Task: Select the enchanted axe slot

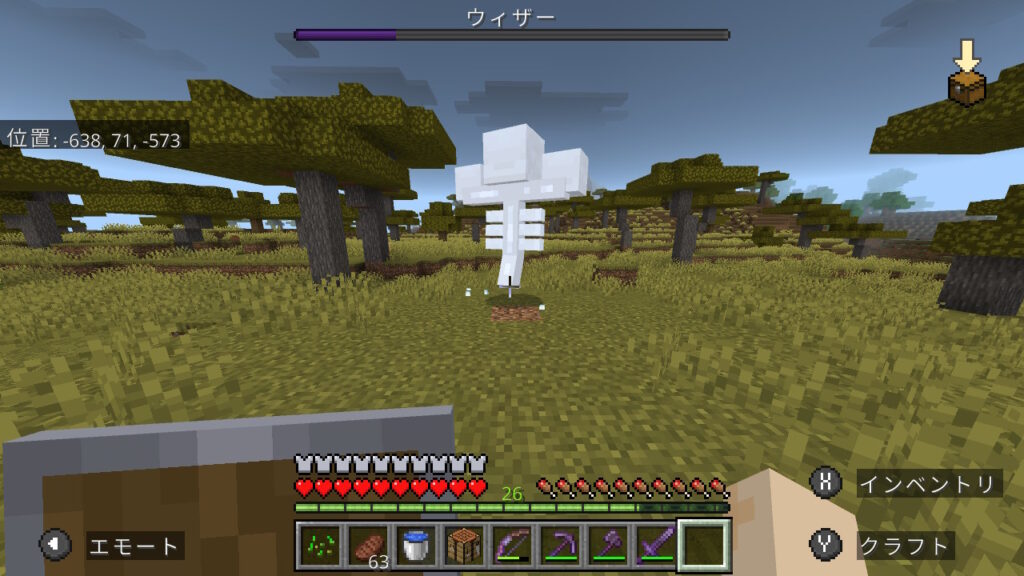Action: click(609, 545)
